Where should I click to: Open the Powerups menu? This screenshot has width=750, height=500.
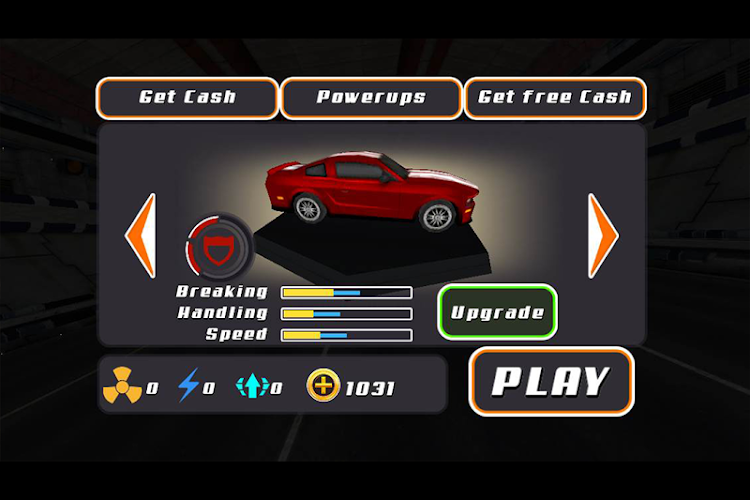pyautogui.click(x=371, y=98)
